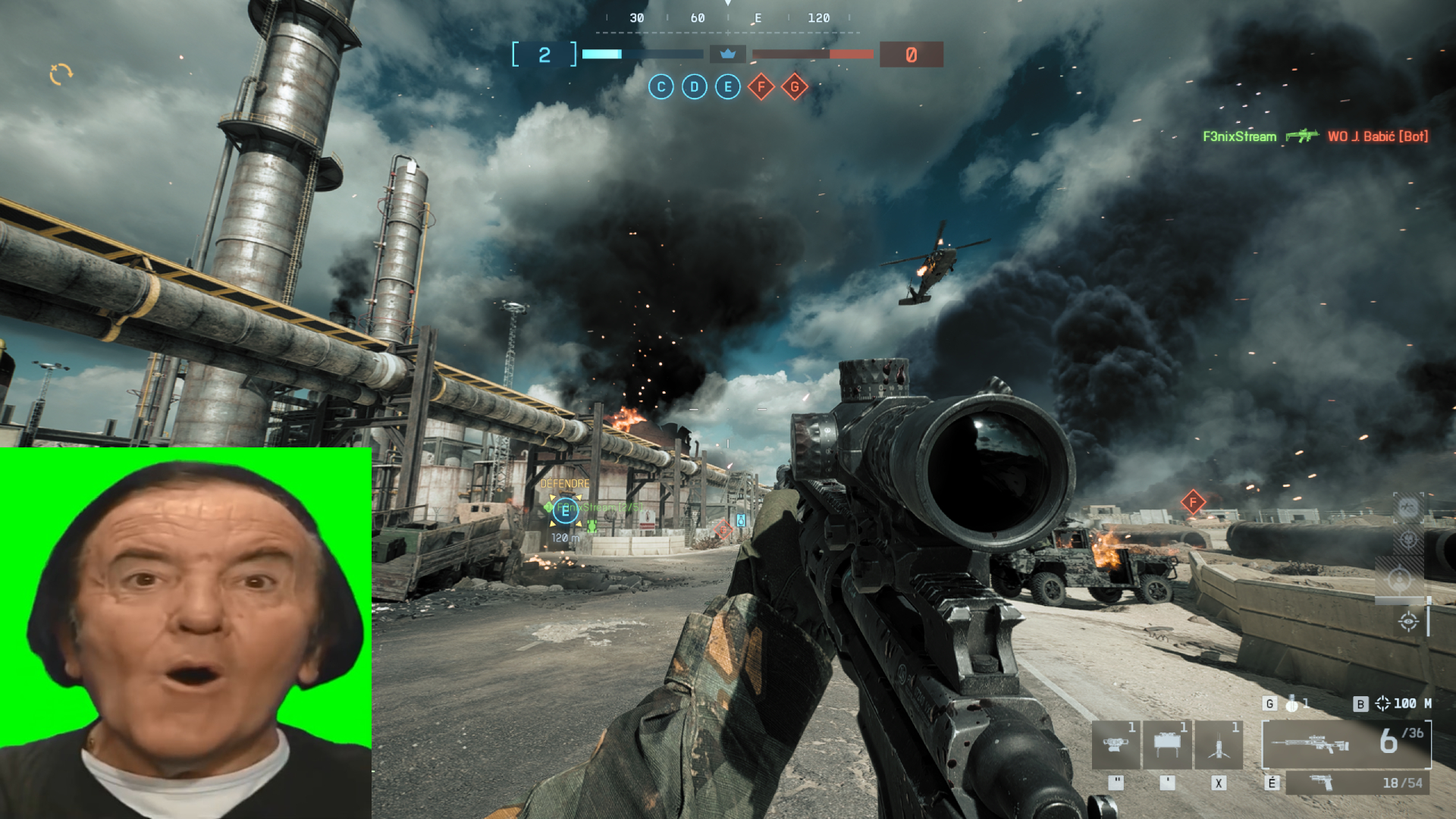Click the orange circular arrows icon
This screenshot has height=819, width=1456.
point(61,74)
